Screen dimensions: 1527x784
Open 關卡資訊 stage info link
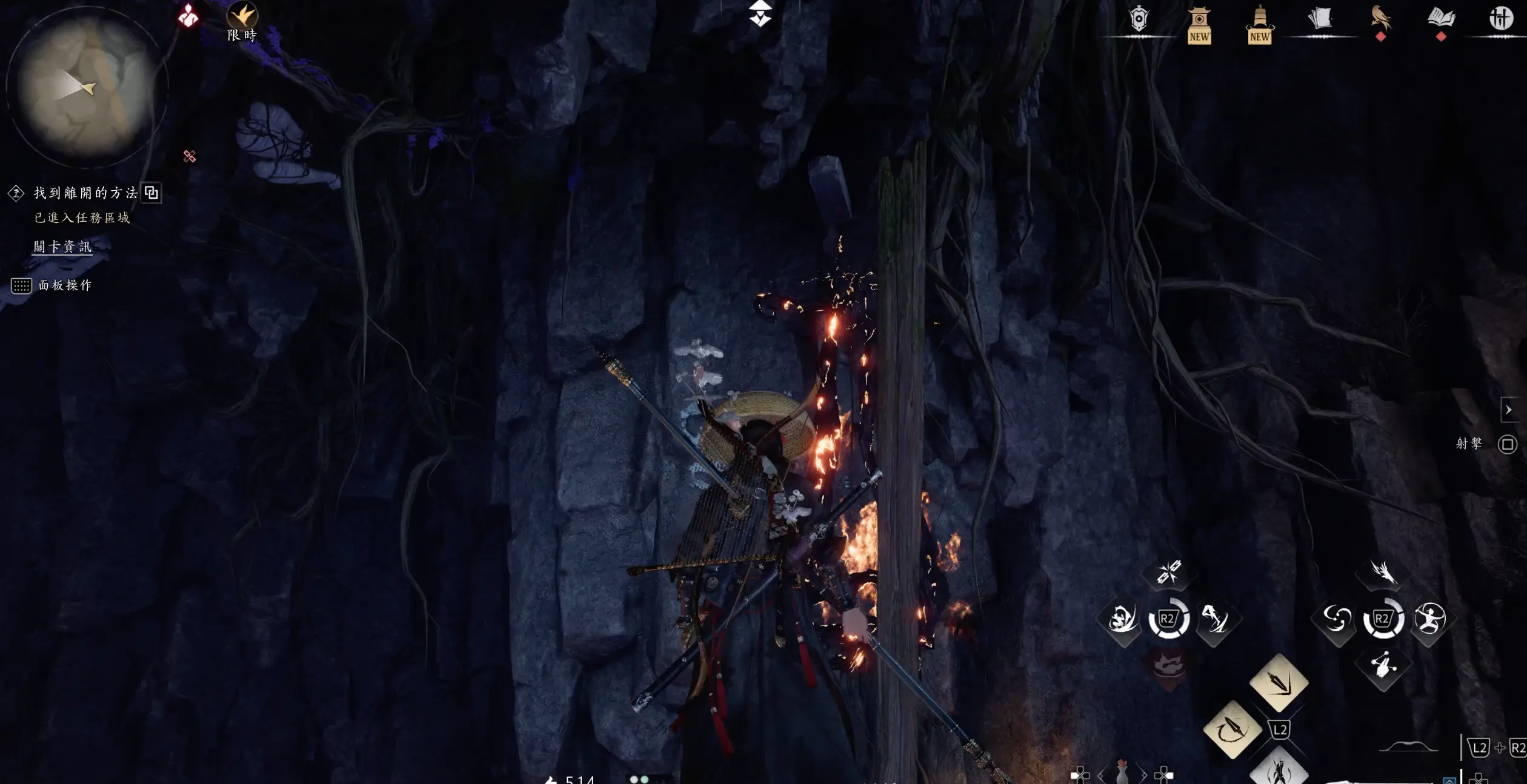pos(62,247)
